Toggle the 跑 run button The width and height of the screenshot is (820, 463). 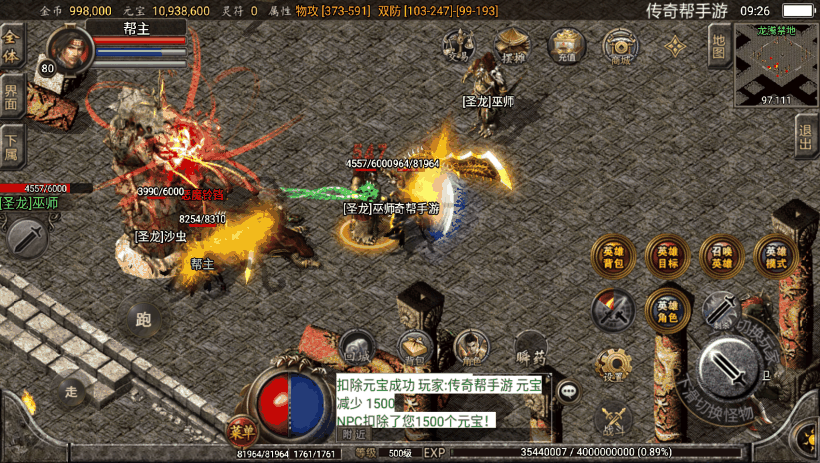pos(143,320)
